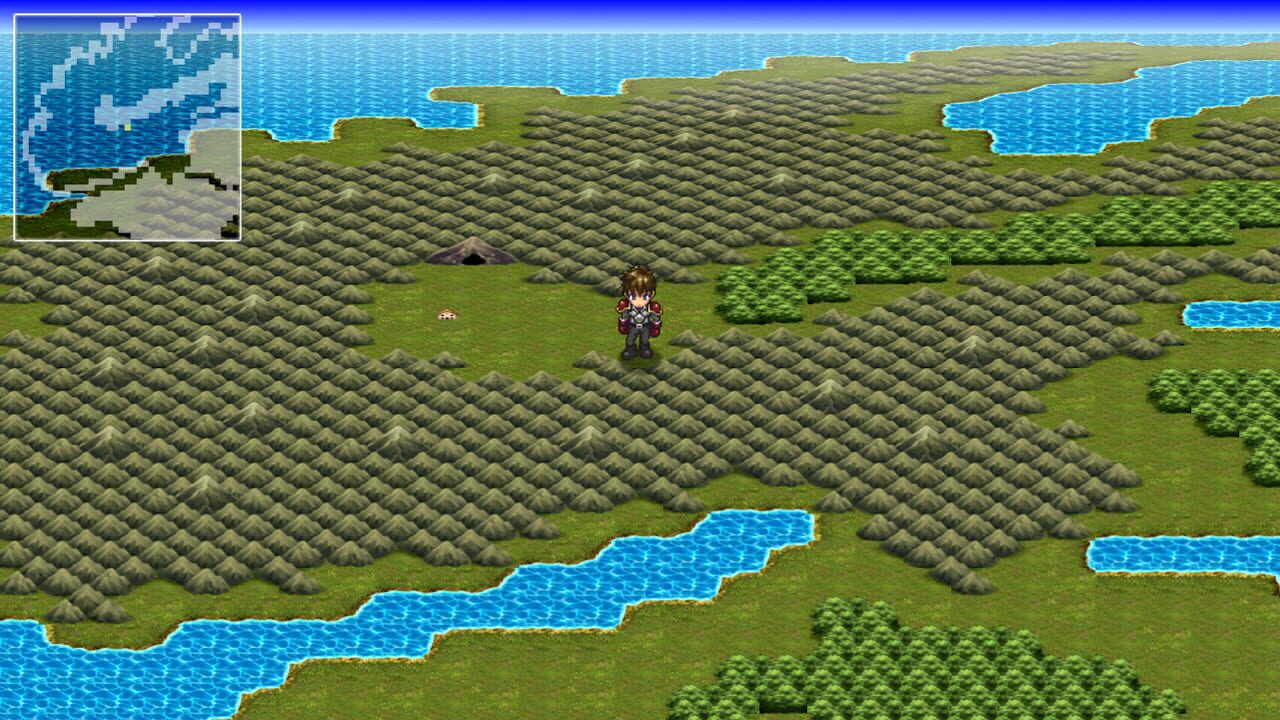Click the small village sprite near the cave

click(x=446, y=313)
